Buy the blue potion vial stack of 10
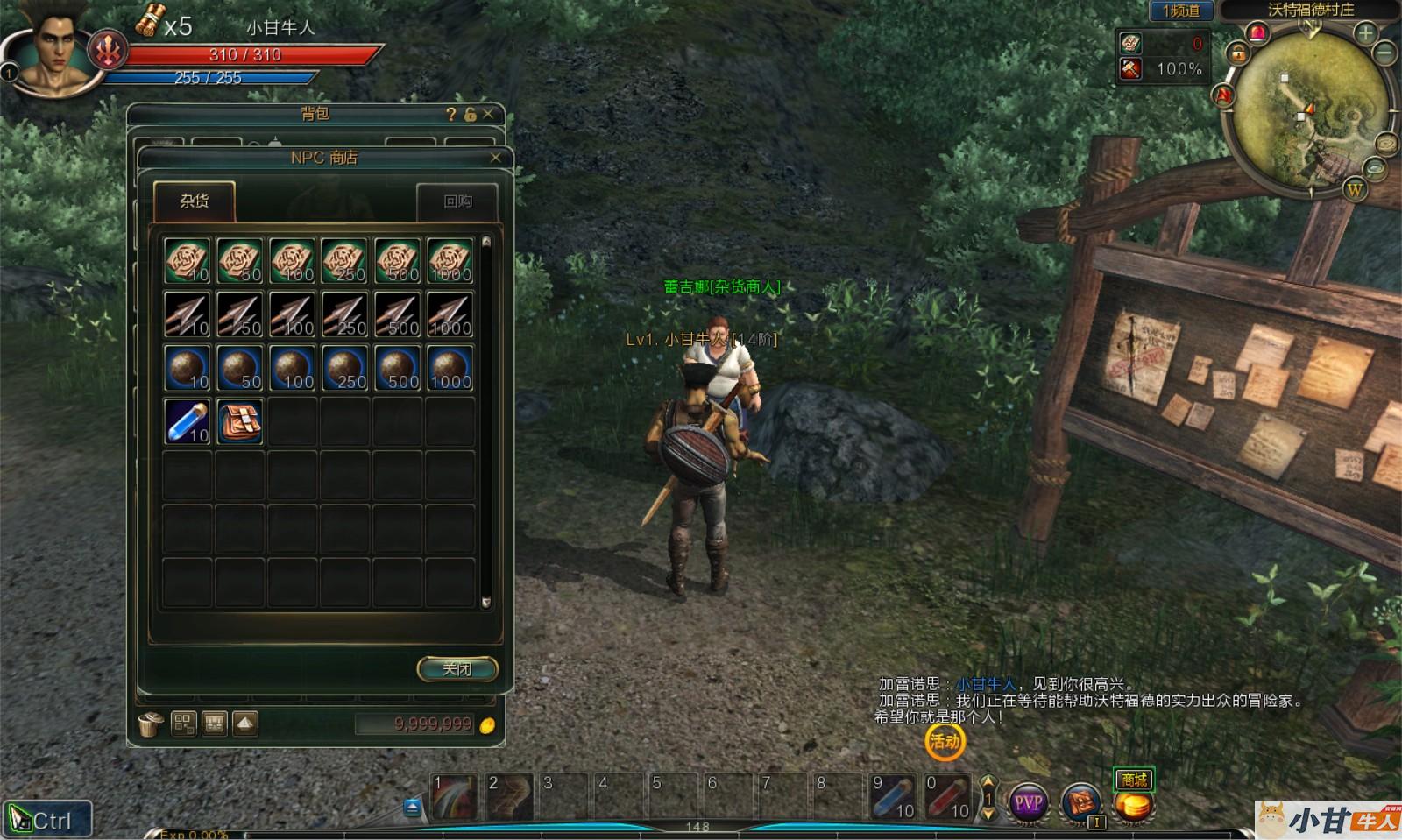This screenshot has width=1402, height=840. point(188,421)
